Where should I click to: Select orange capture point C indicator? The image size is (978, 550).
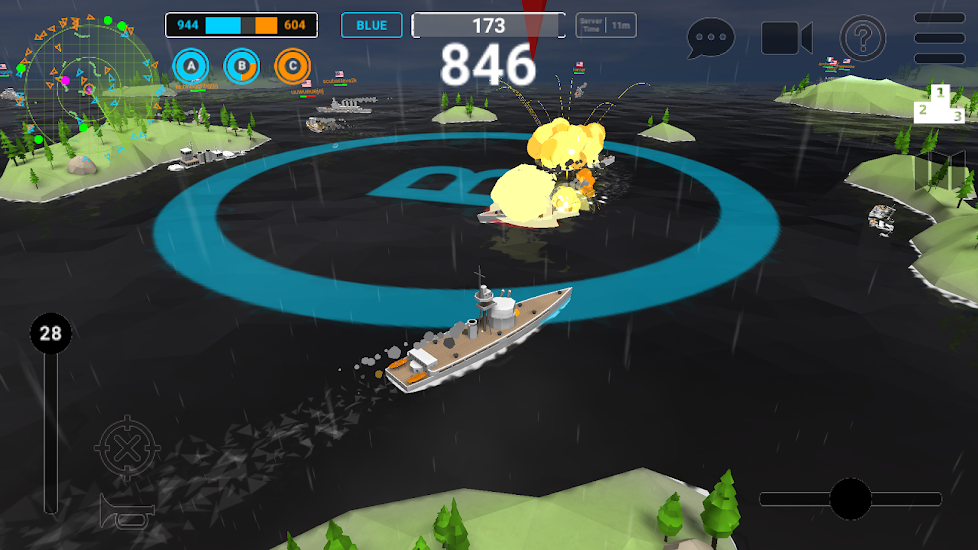coord(292,67)
